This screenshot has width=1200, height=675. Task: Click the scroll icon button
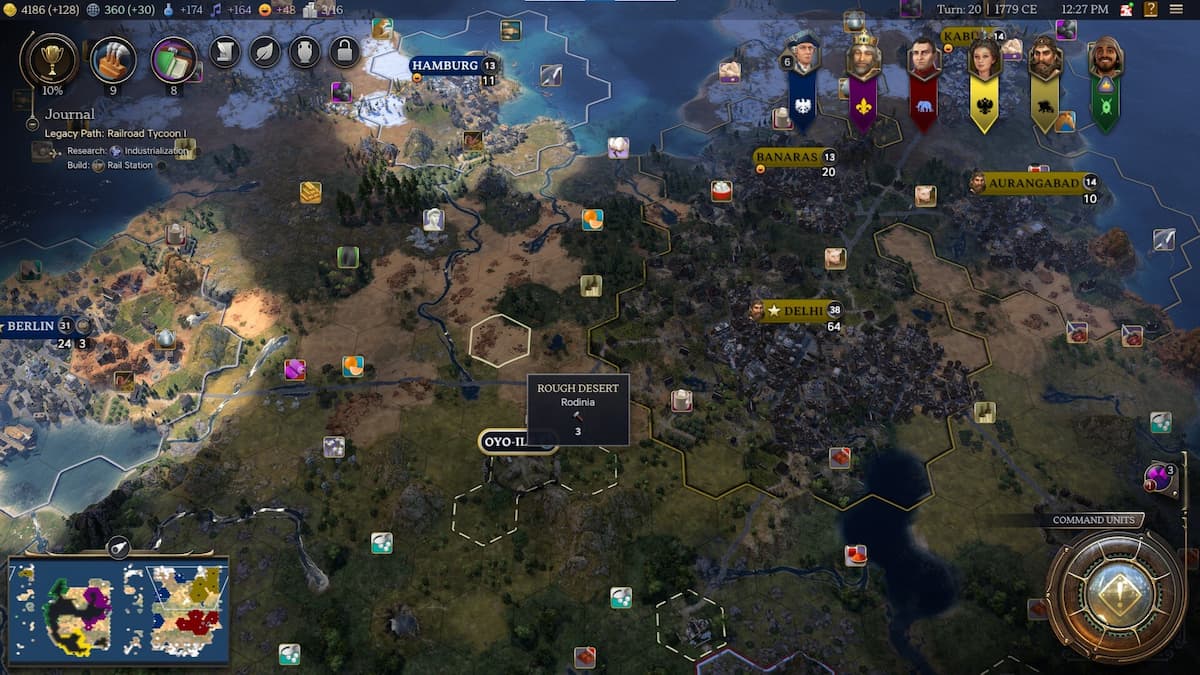[225, 51]
